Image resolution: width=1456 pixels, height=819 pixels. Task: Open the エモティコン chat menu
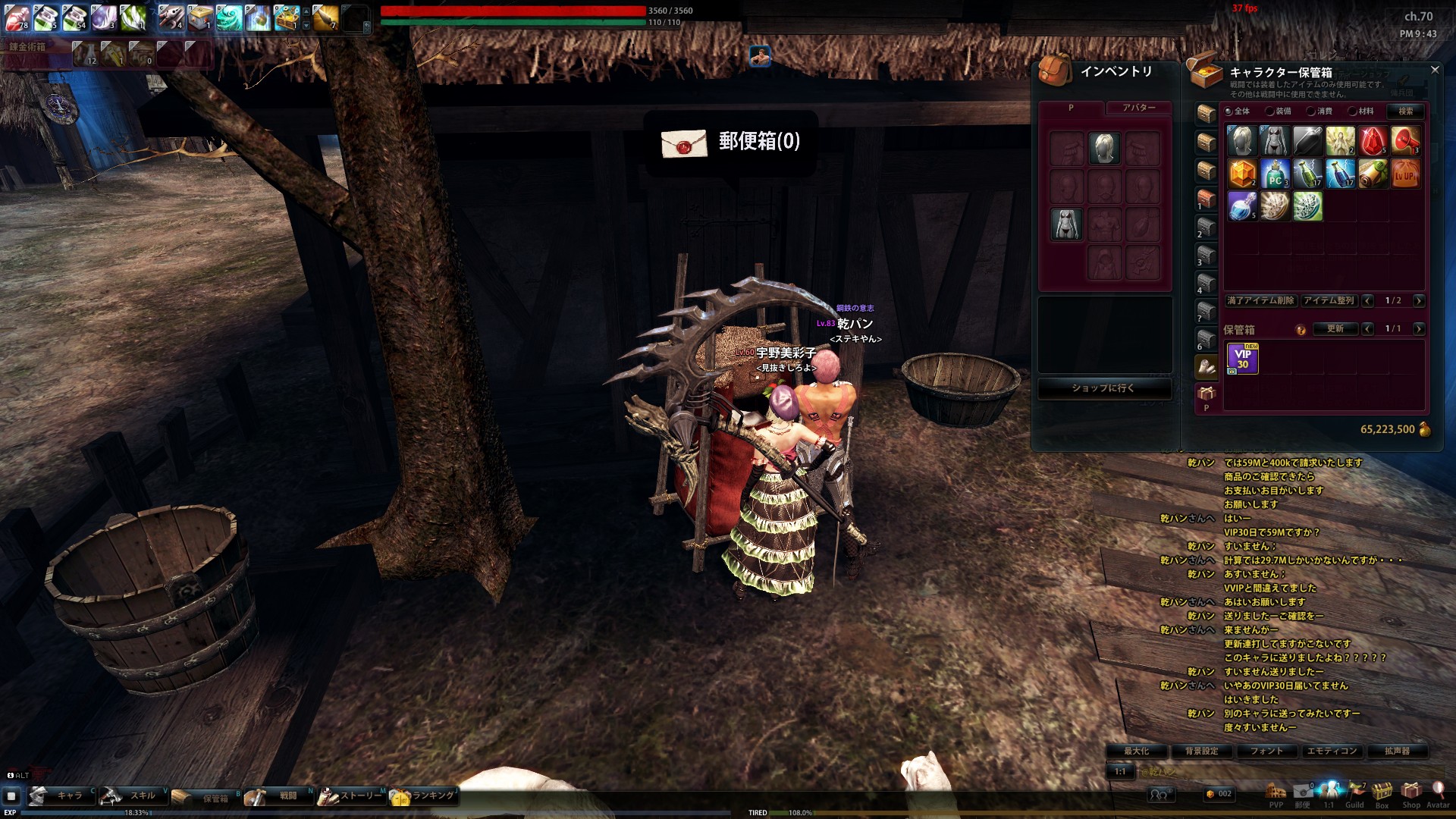[x=1332, y=752]
